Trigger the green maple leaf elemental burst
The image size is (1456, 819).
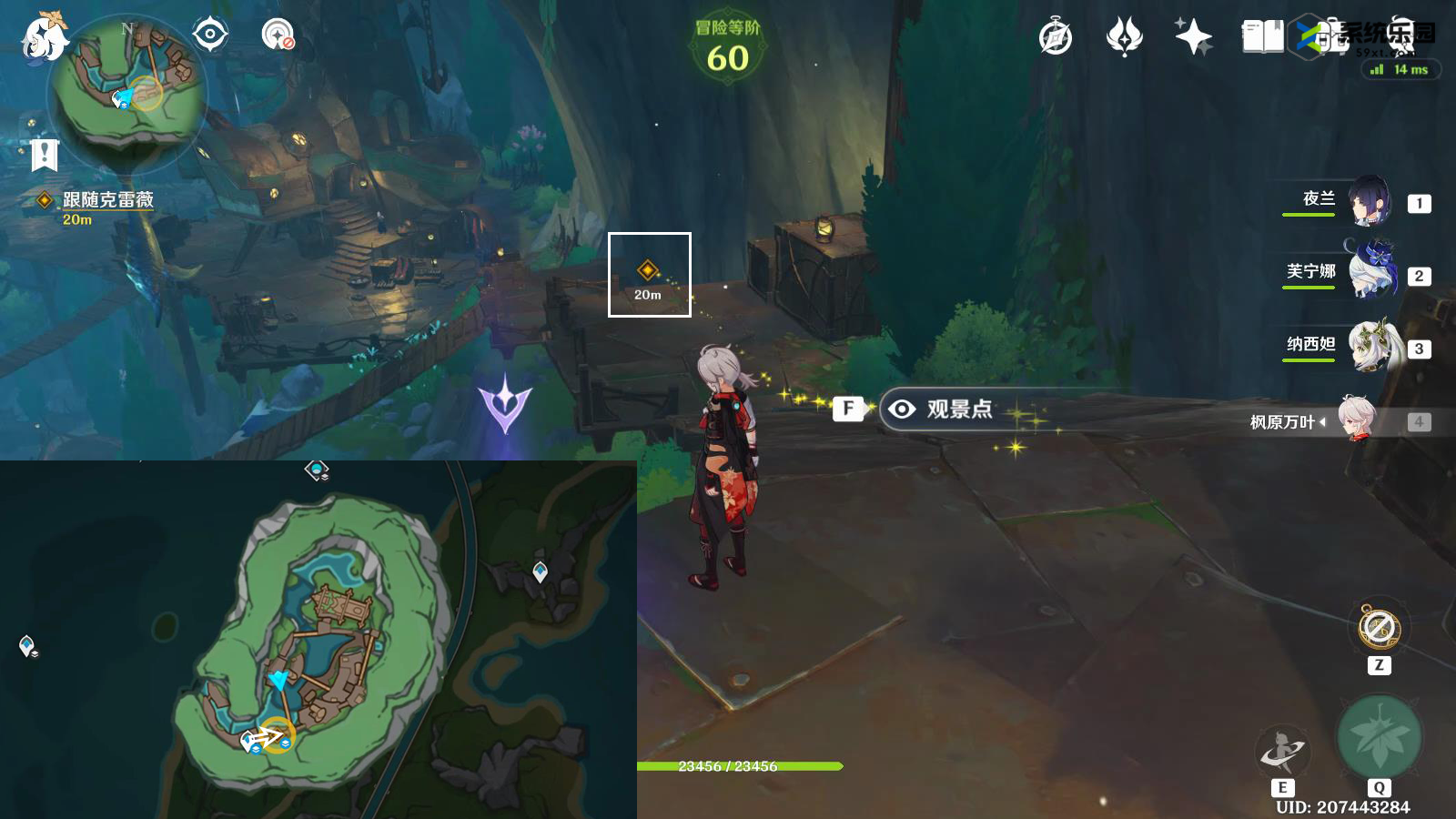[1379, 737]
